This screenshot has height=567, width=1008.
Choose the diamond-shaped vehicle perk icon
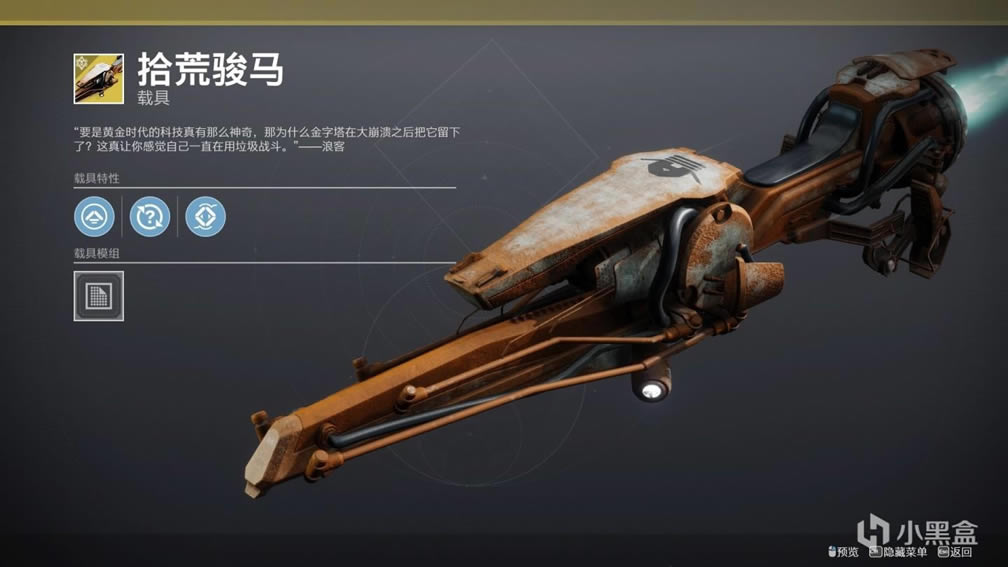pyautogui.click(x=205, y=216)
